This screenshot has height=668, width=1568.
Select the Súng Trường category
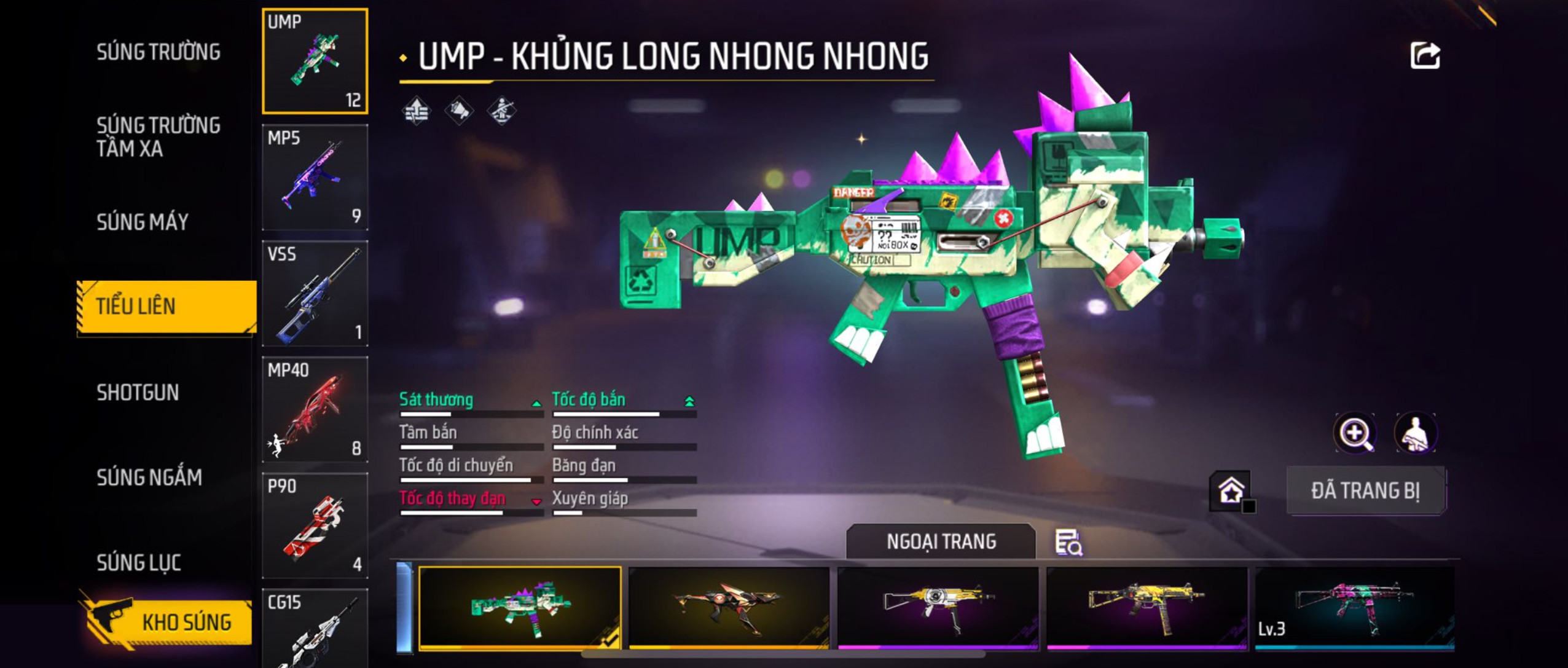(158, 52)
